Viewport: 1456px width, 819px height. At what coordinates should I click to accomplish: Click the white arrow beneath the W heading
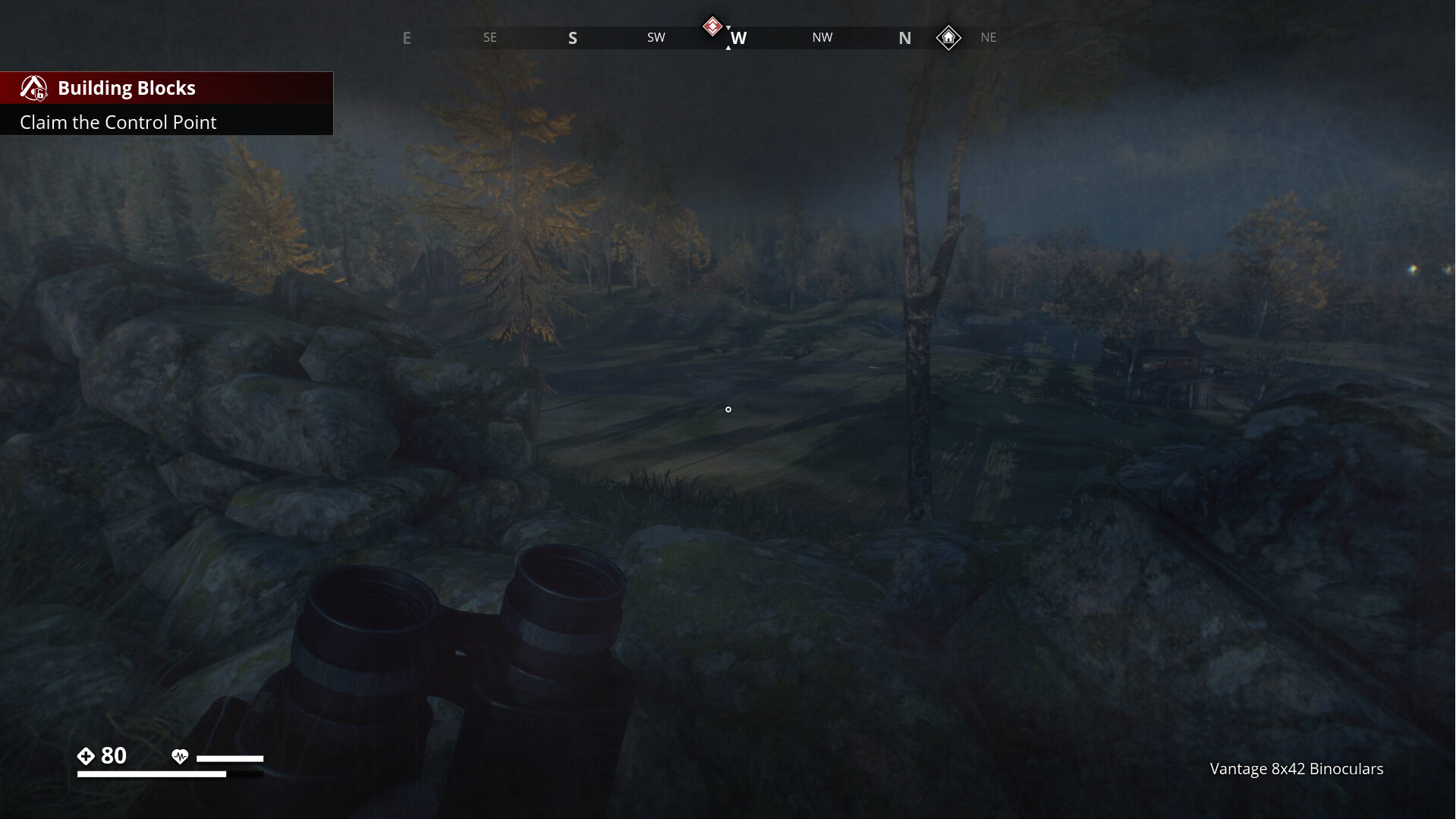coord(729,47)
